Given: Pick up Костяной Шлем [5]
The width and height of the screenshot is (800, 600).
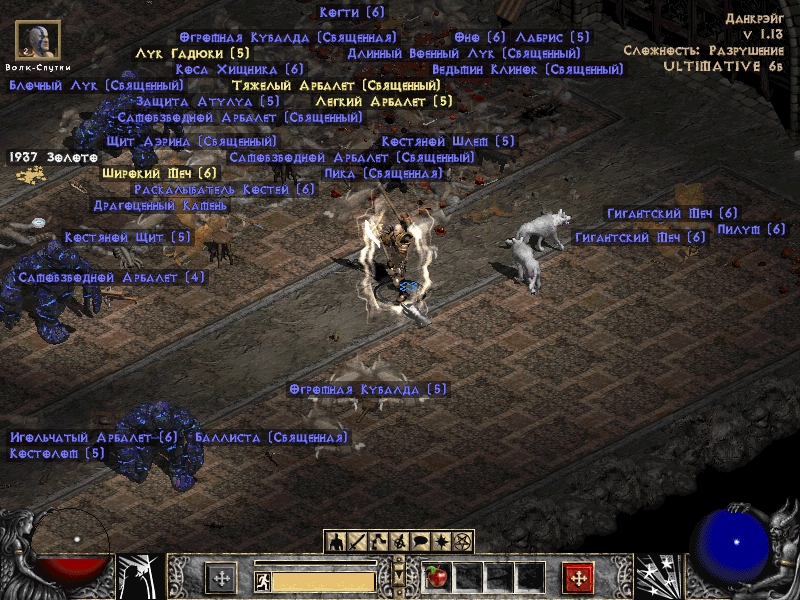Looking at the screenshot, I should (447, 142).
